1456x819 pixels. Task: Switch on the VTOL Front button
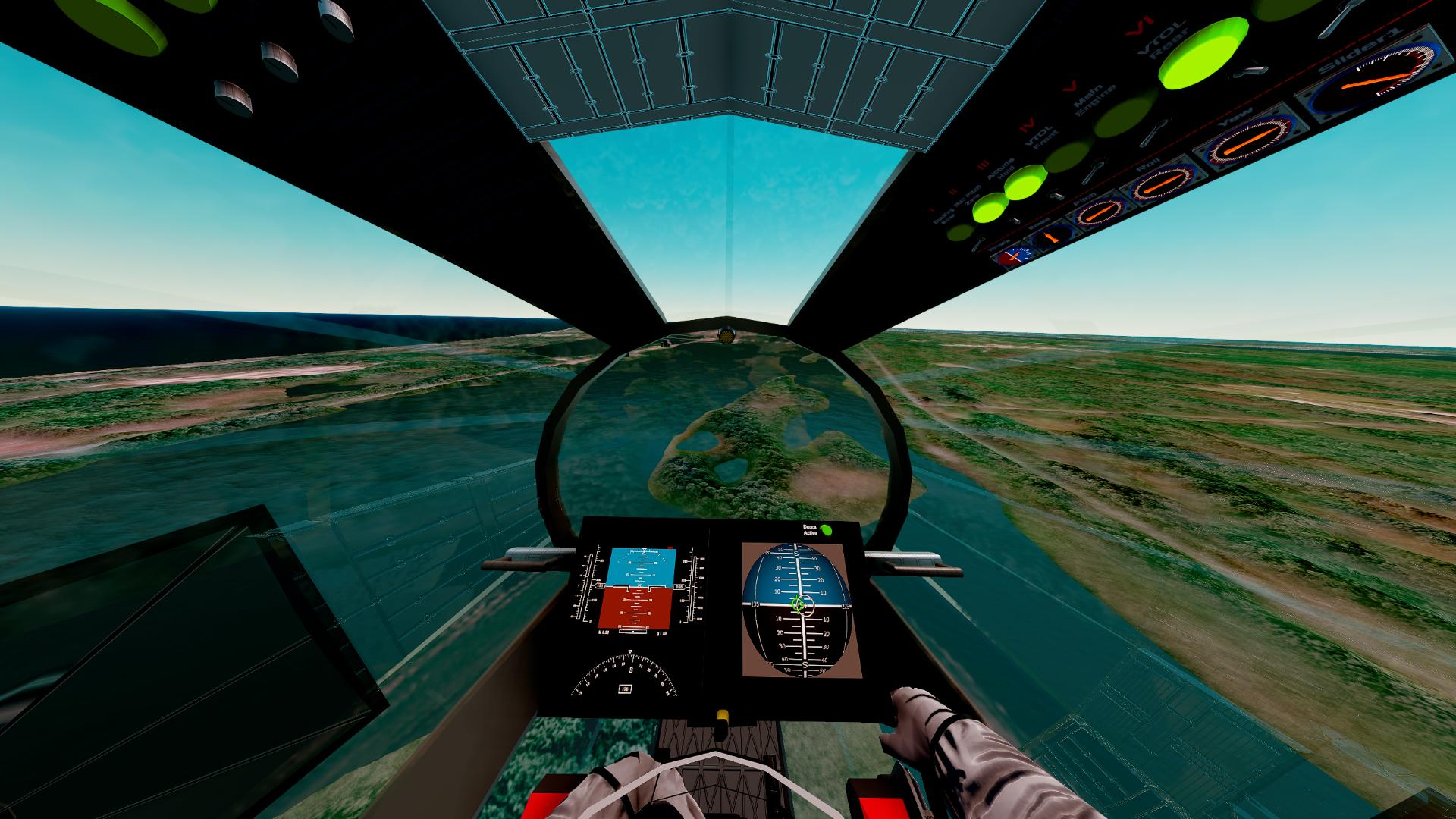[x=1068, y=156]
